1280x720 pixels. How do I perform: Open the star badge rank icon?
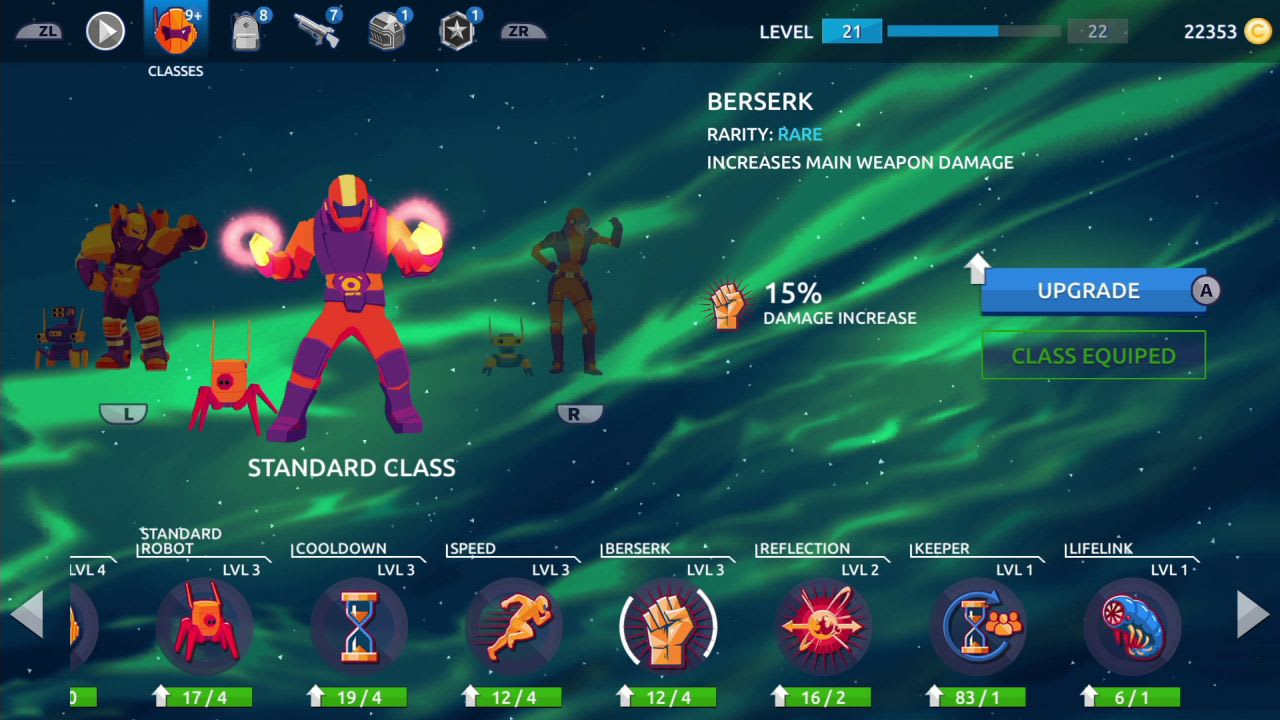coord(455,30)
